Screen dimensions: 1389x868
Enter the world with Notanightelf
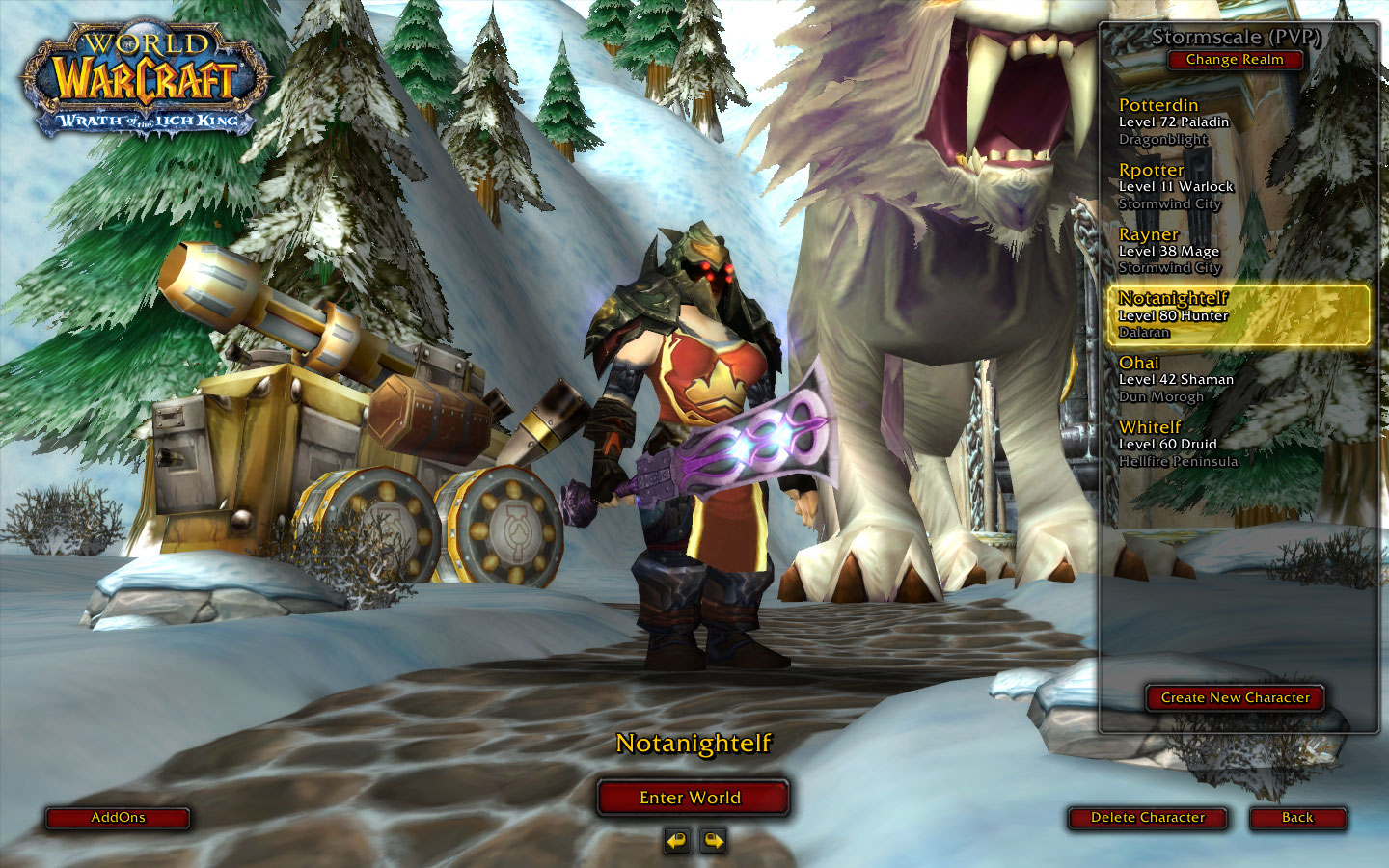pos(692,798)
